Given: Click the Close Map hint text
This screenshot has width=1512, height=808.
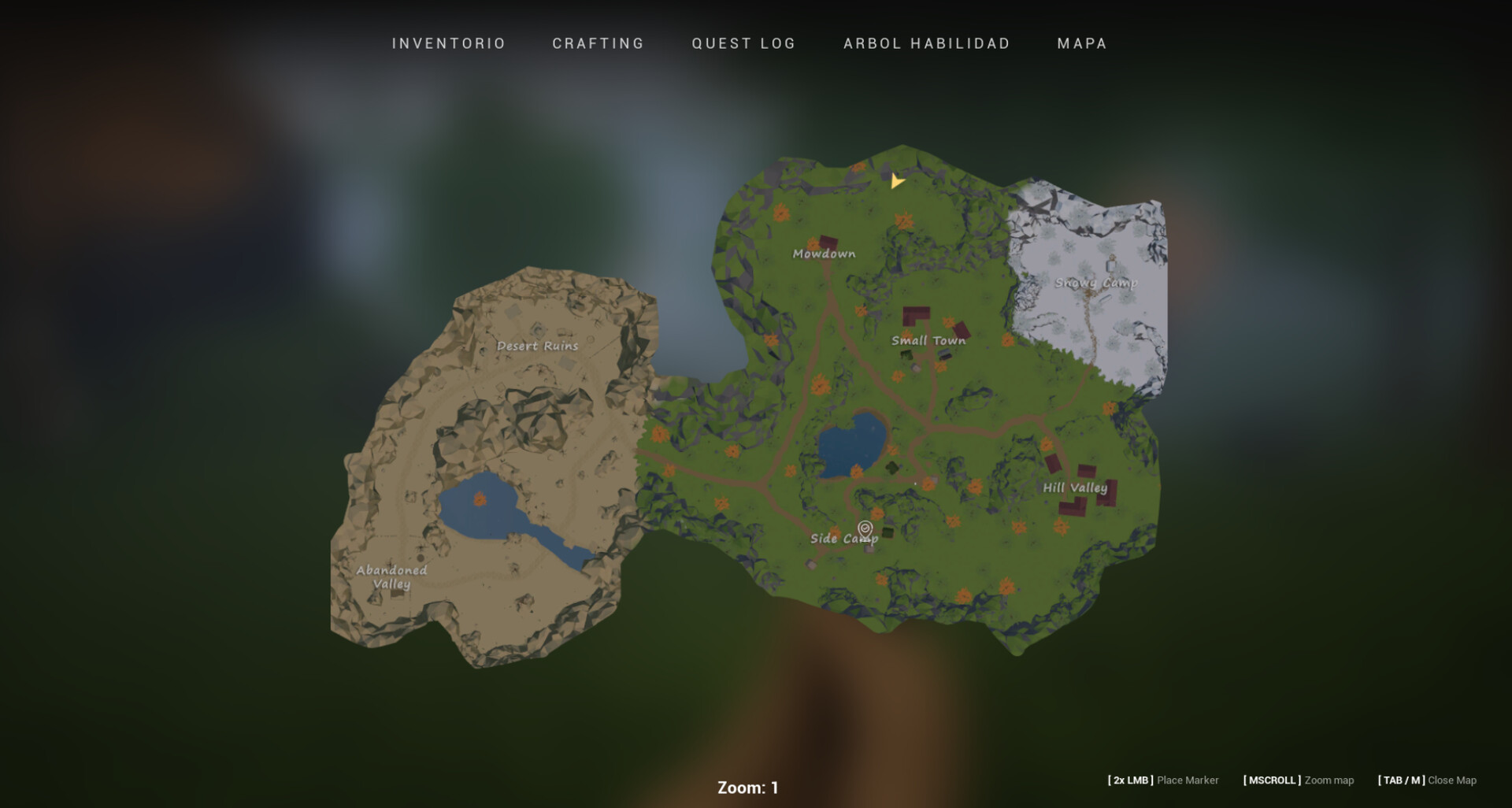Looking at the screenshot, I should [1453, 780].
